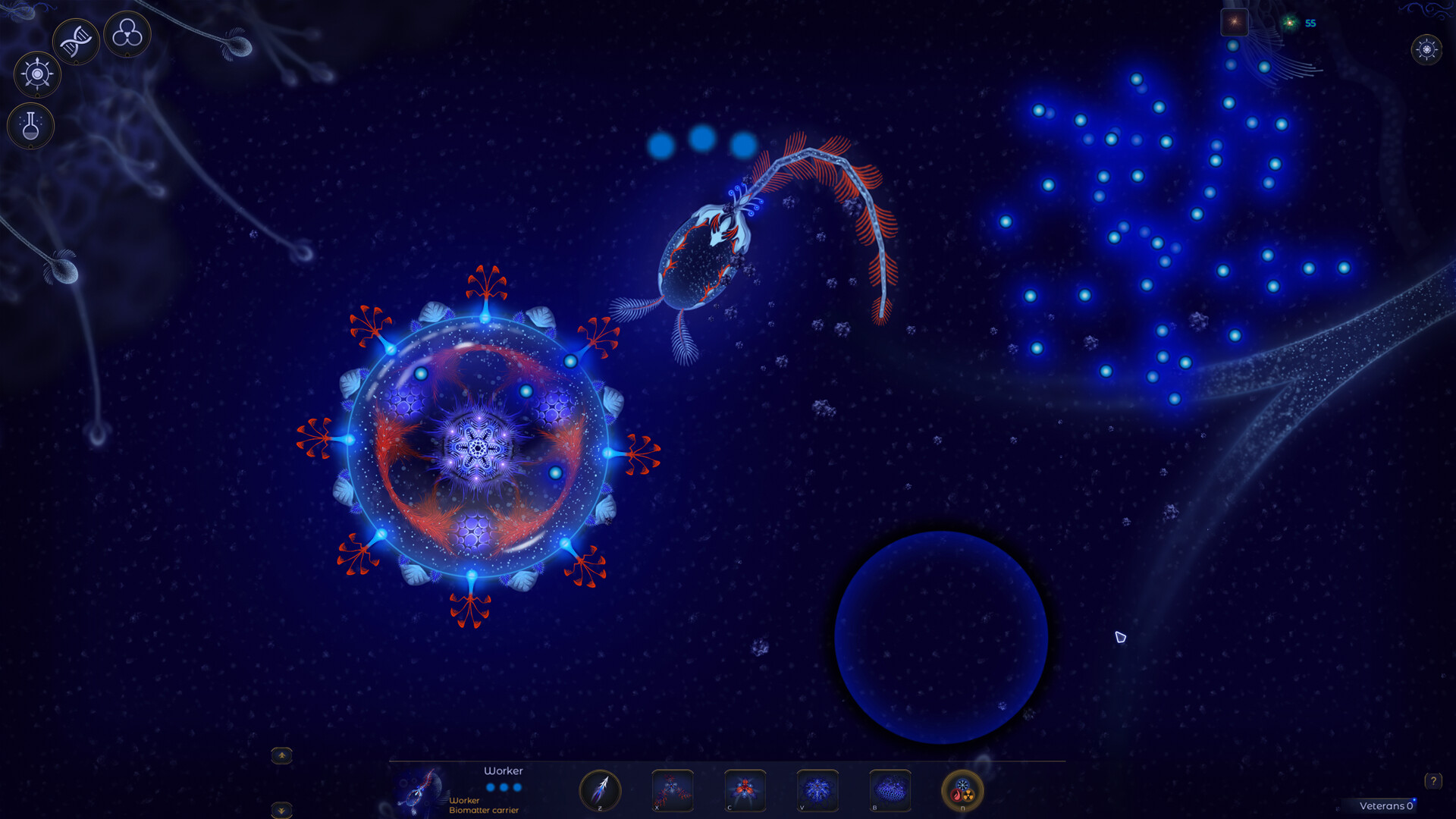
Task: Toggle the V blue blossom unit slot
Action: click(817, 790)
